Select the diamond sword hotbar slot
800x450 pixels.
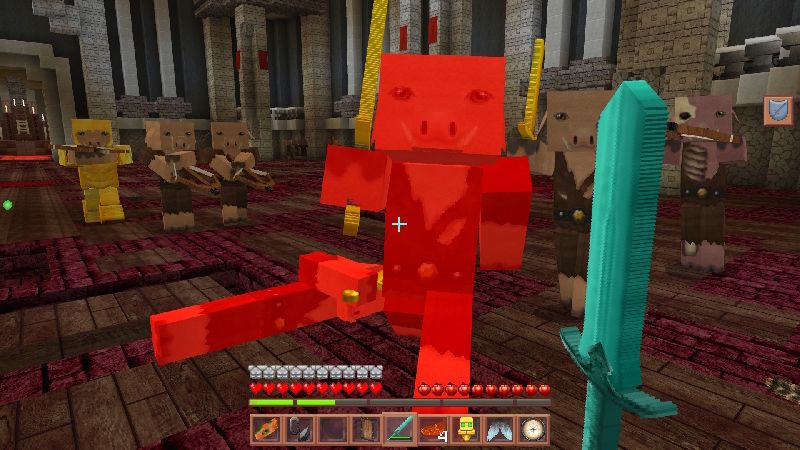click(400, 430)
